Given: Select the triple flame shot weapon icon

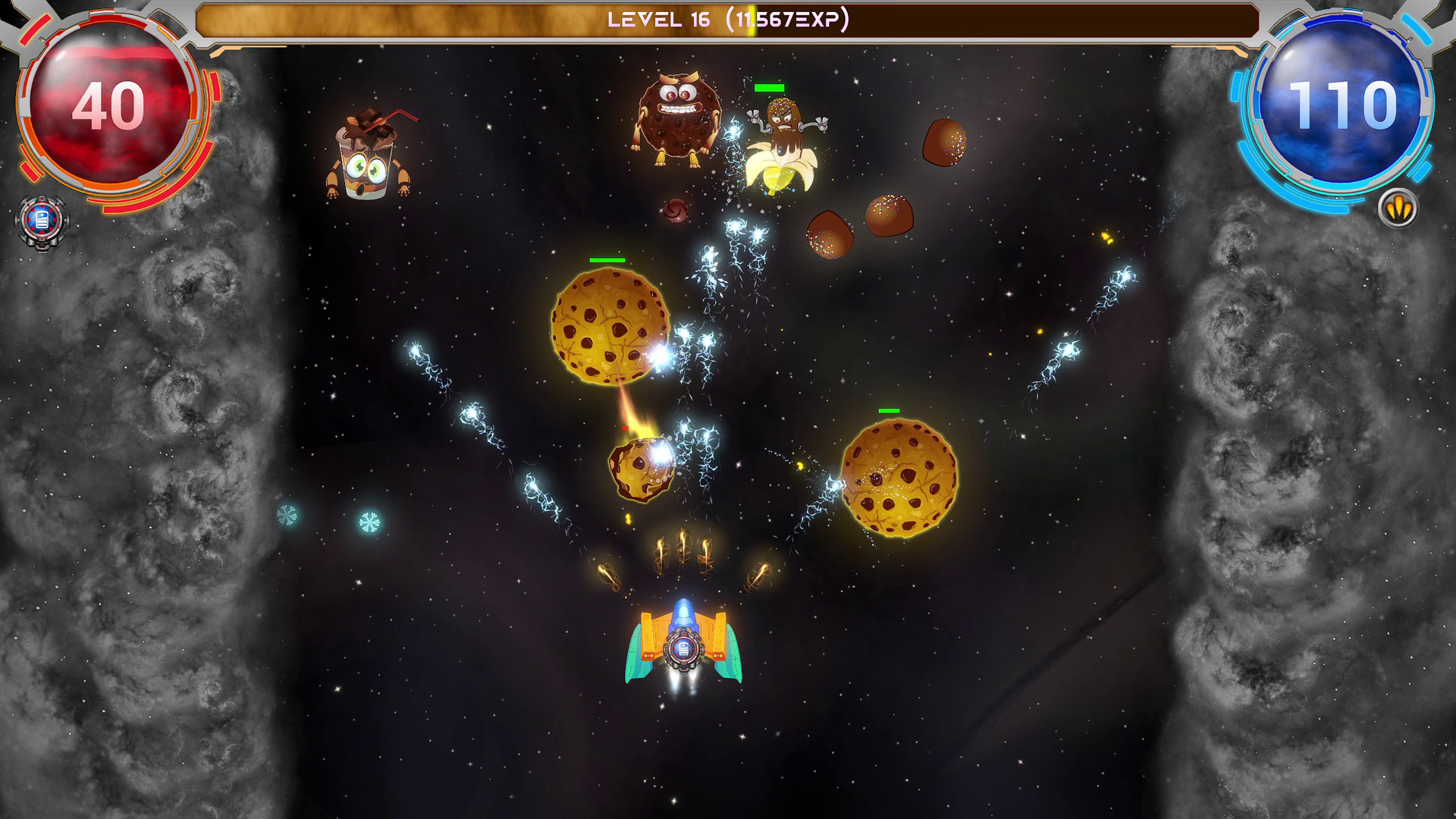Looking at the screenshot, I should 1398,207.
